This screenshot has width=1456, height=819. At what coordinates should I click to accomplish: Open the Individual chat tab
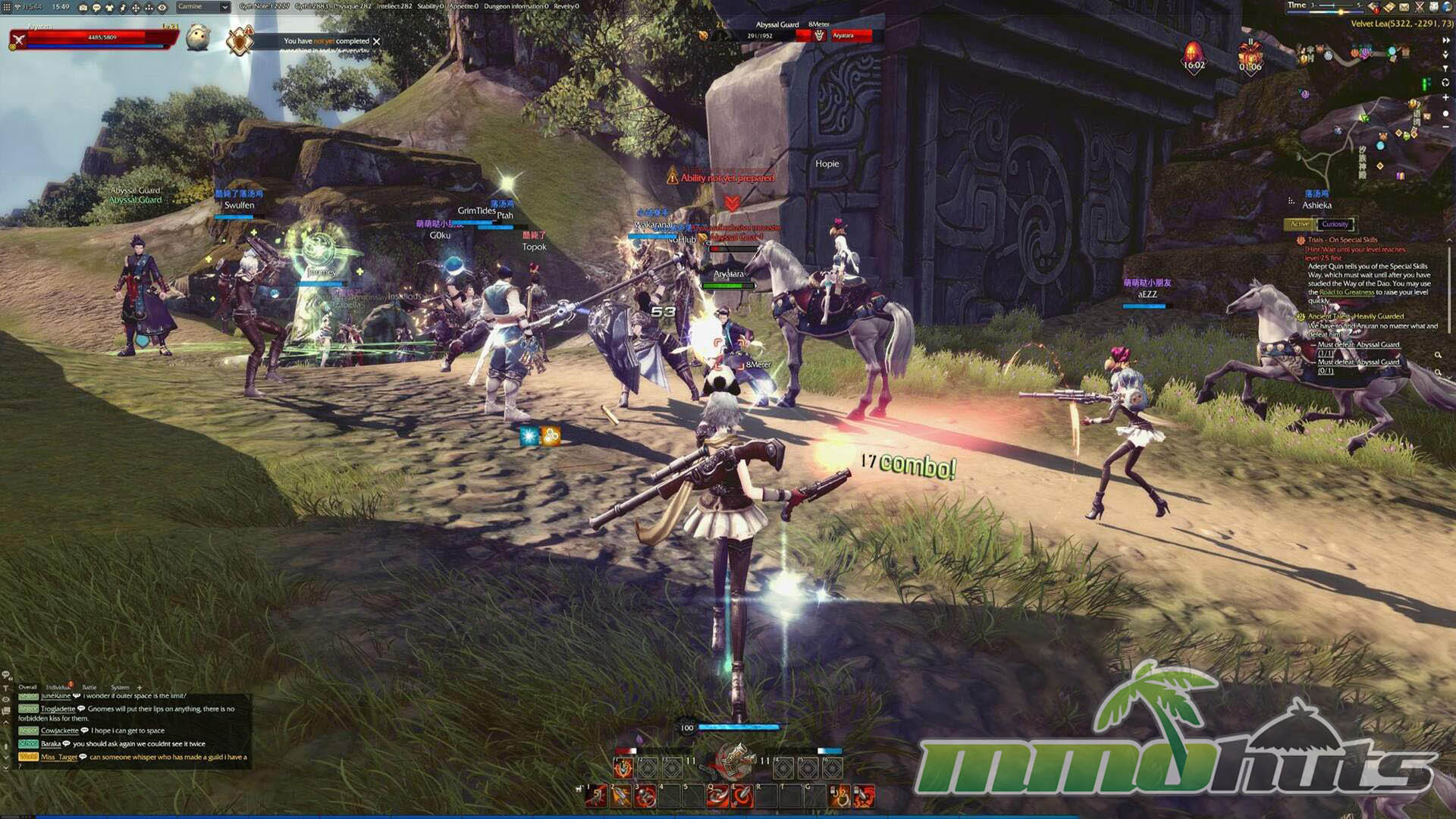(x=58, y=687)
